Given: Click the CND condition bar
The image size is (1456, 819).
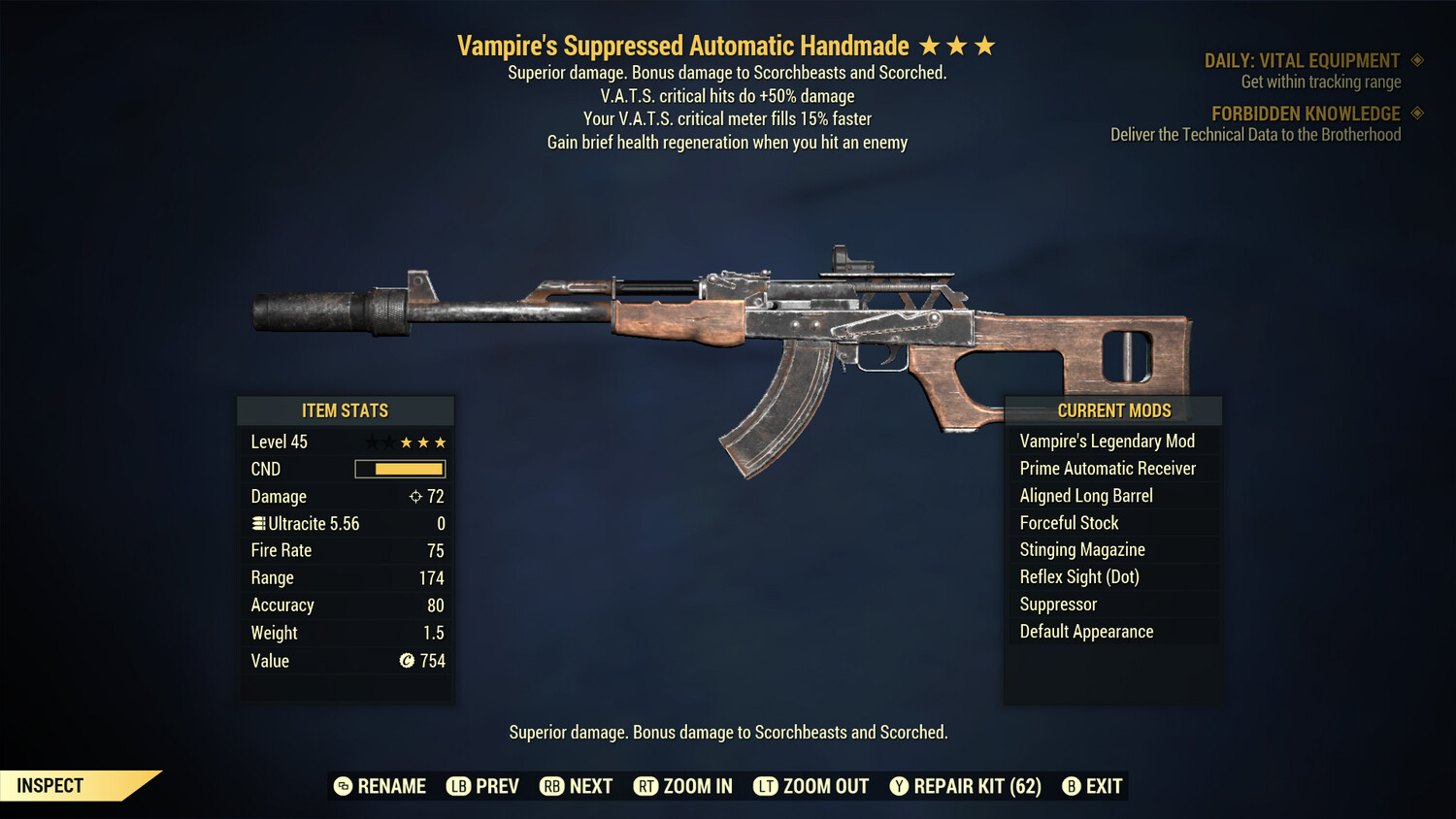Looking at the screenshot, I should [x=399, y=469].
